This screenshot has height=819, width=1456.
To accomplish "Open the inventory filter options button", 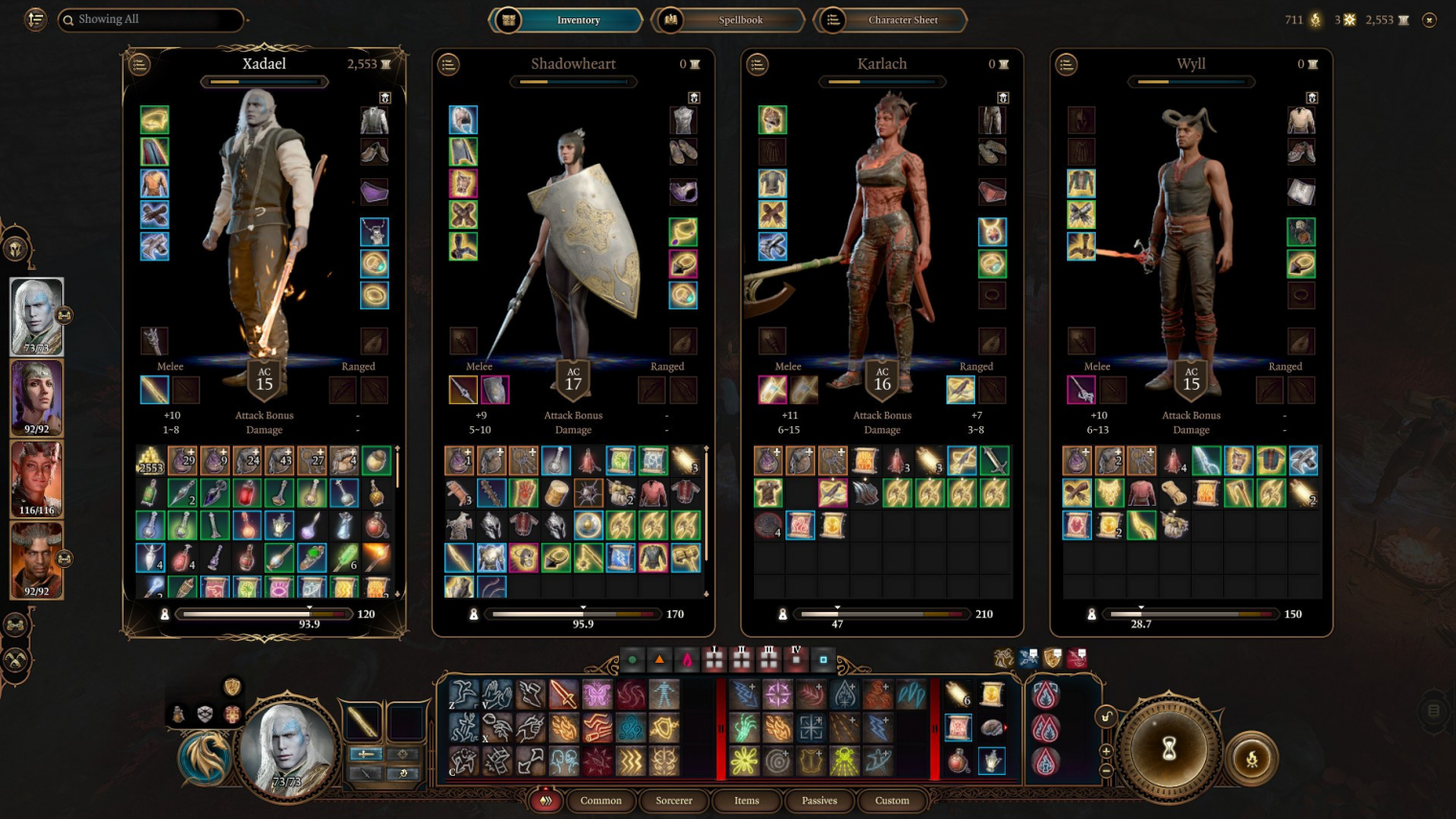I will pos(35,19).
